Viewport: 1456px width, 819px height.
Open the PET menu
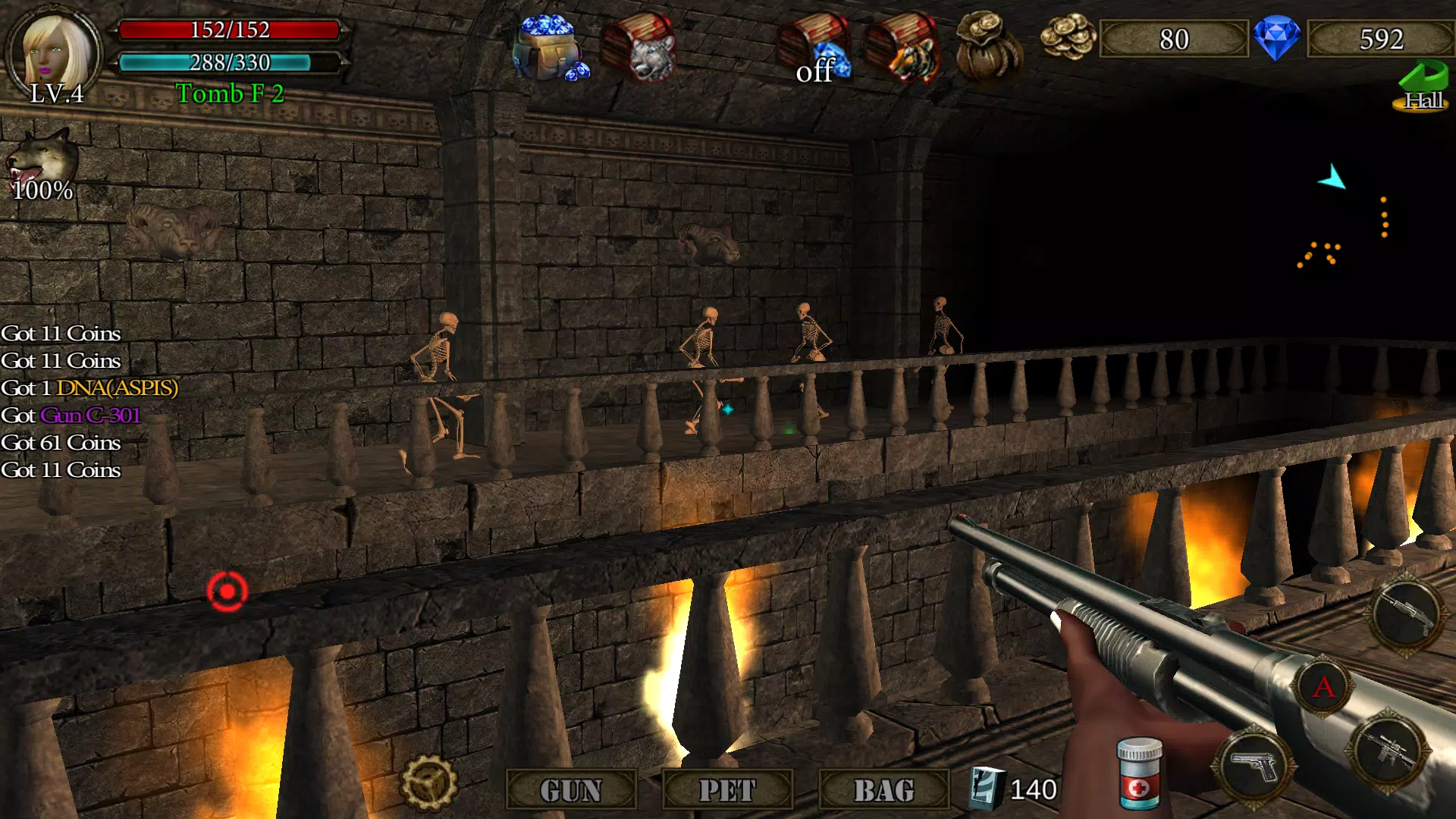[x=727, y=790]
